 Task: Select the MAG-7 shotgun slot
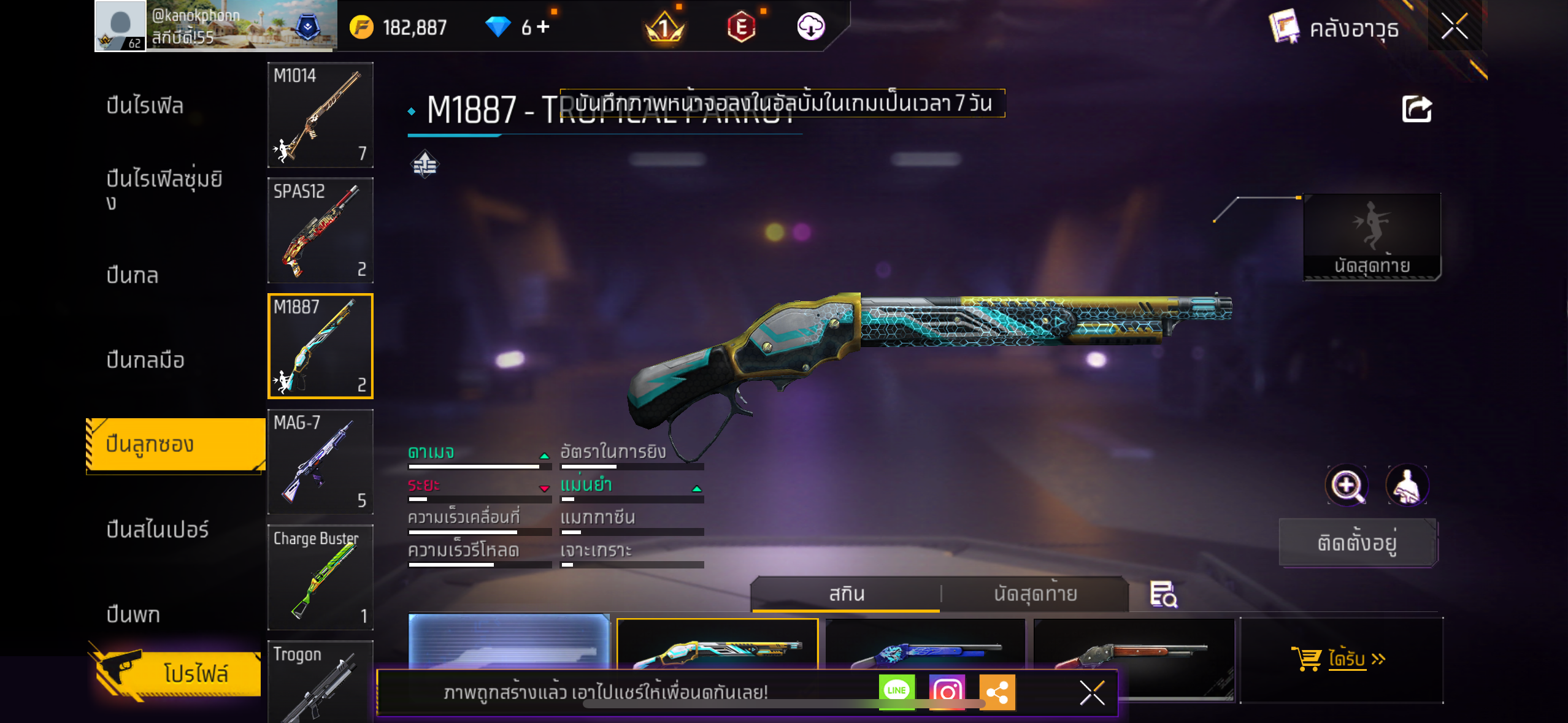320,461
